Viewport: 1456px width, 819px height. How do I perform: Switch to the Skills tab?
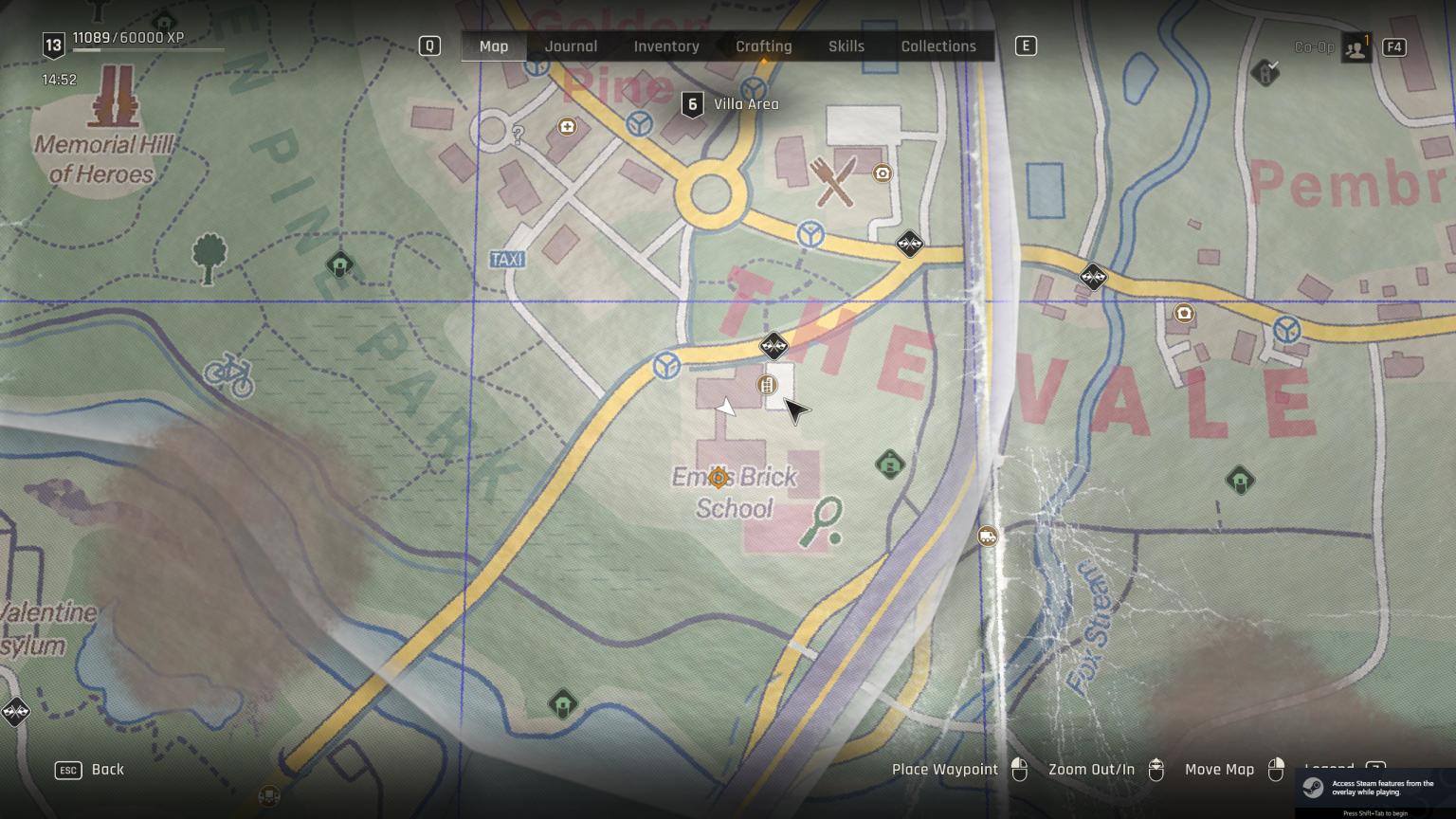coord(846,45)
